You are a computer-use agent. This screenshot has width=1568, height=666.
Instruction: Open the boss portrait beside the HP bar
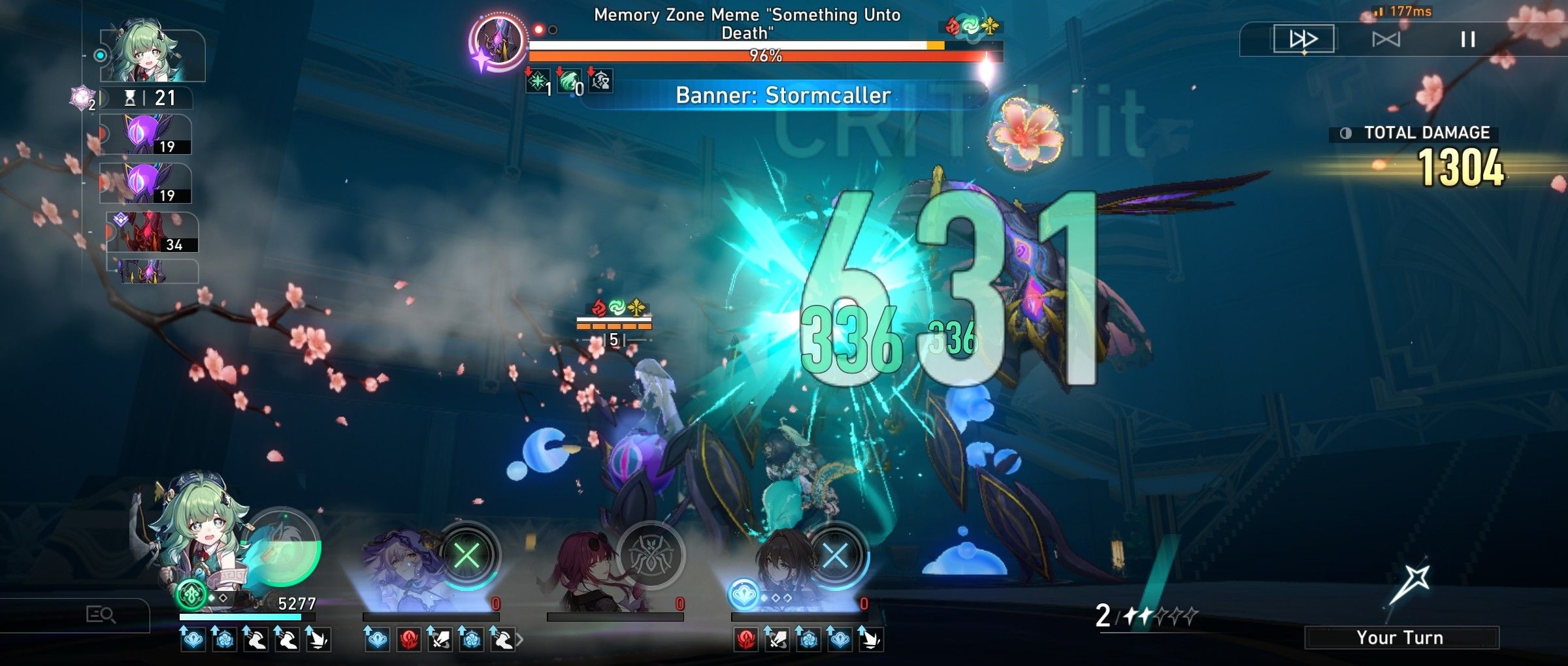(499, 42)
